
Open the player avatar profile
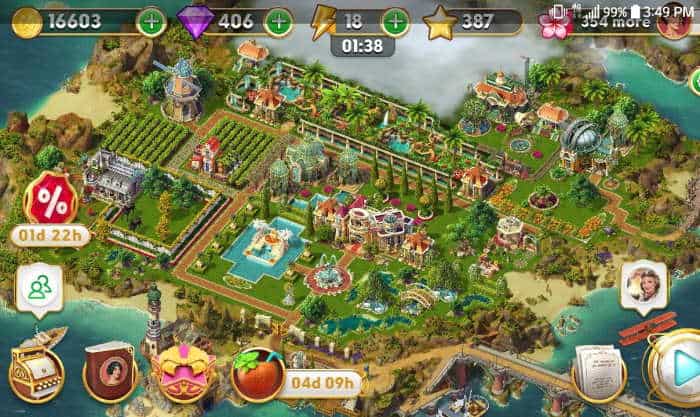click(x=676, y=21)
